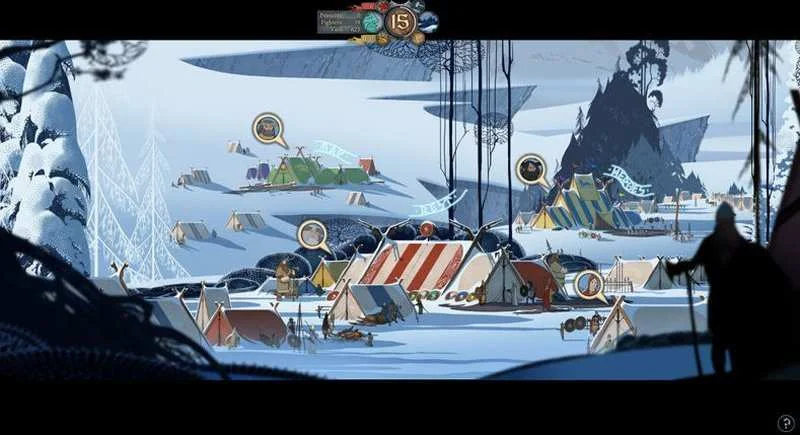Select the portrait marker beside the blue-yellow striped tent
The height and width of the screenshot is (435, 800).
[530, 168]
